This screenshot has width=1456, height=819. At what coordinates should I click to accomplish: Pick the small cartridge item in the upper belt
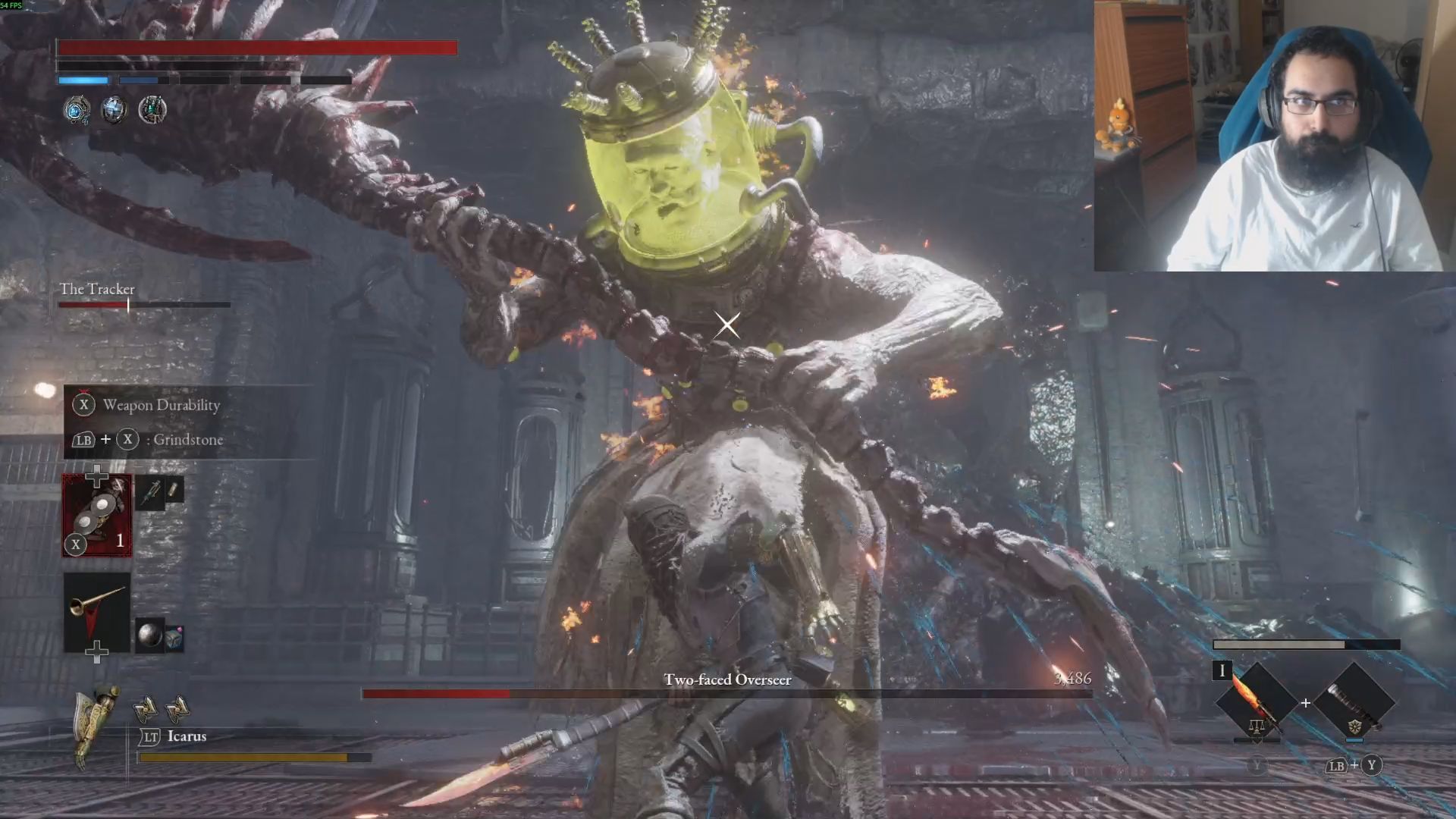[174, 490]
